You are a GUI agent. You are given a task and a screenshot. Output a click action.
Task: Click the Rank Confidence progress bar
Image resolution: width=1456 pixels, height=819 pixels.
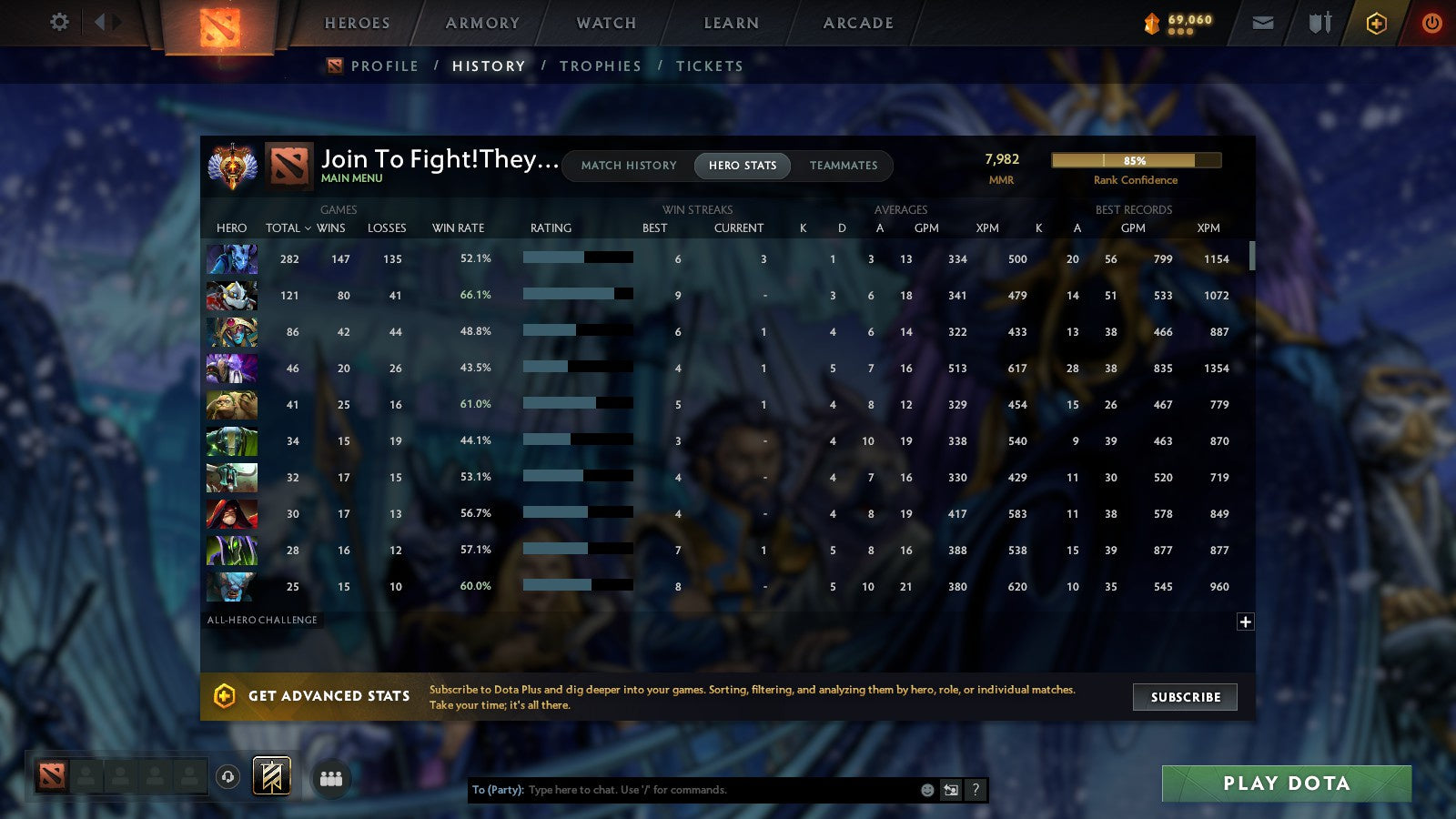click(x=1136, y=159)
